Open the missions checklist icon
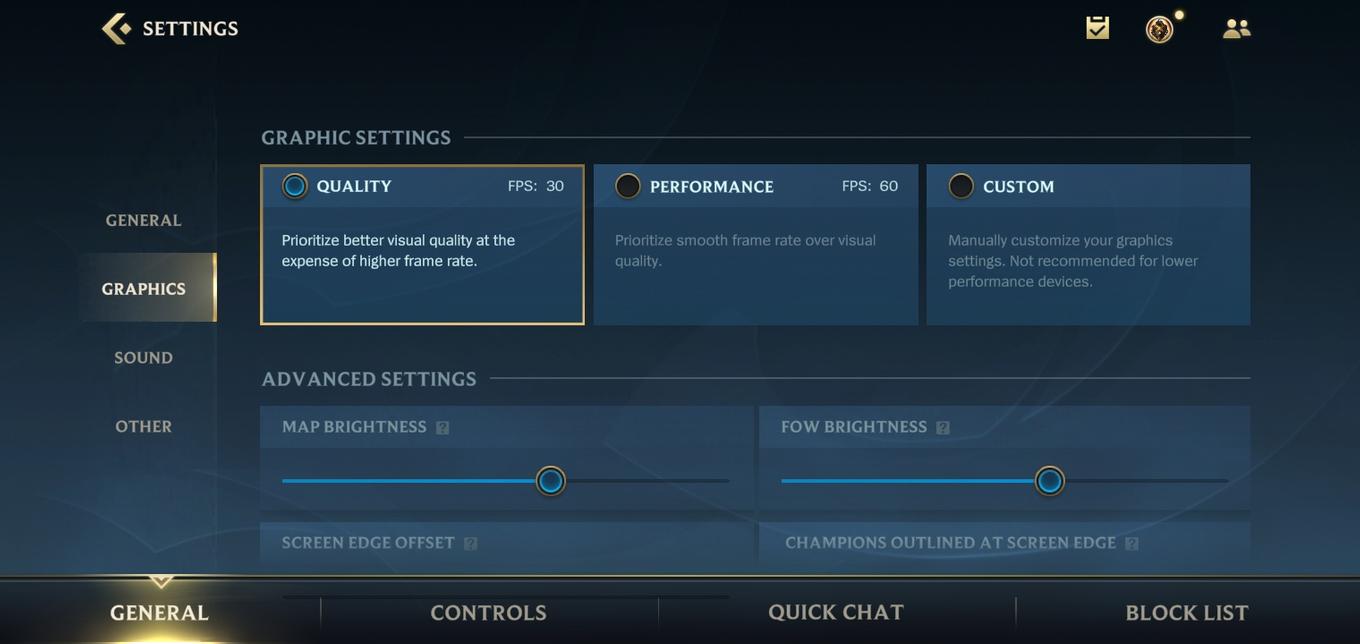 pos(1097,28)
